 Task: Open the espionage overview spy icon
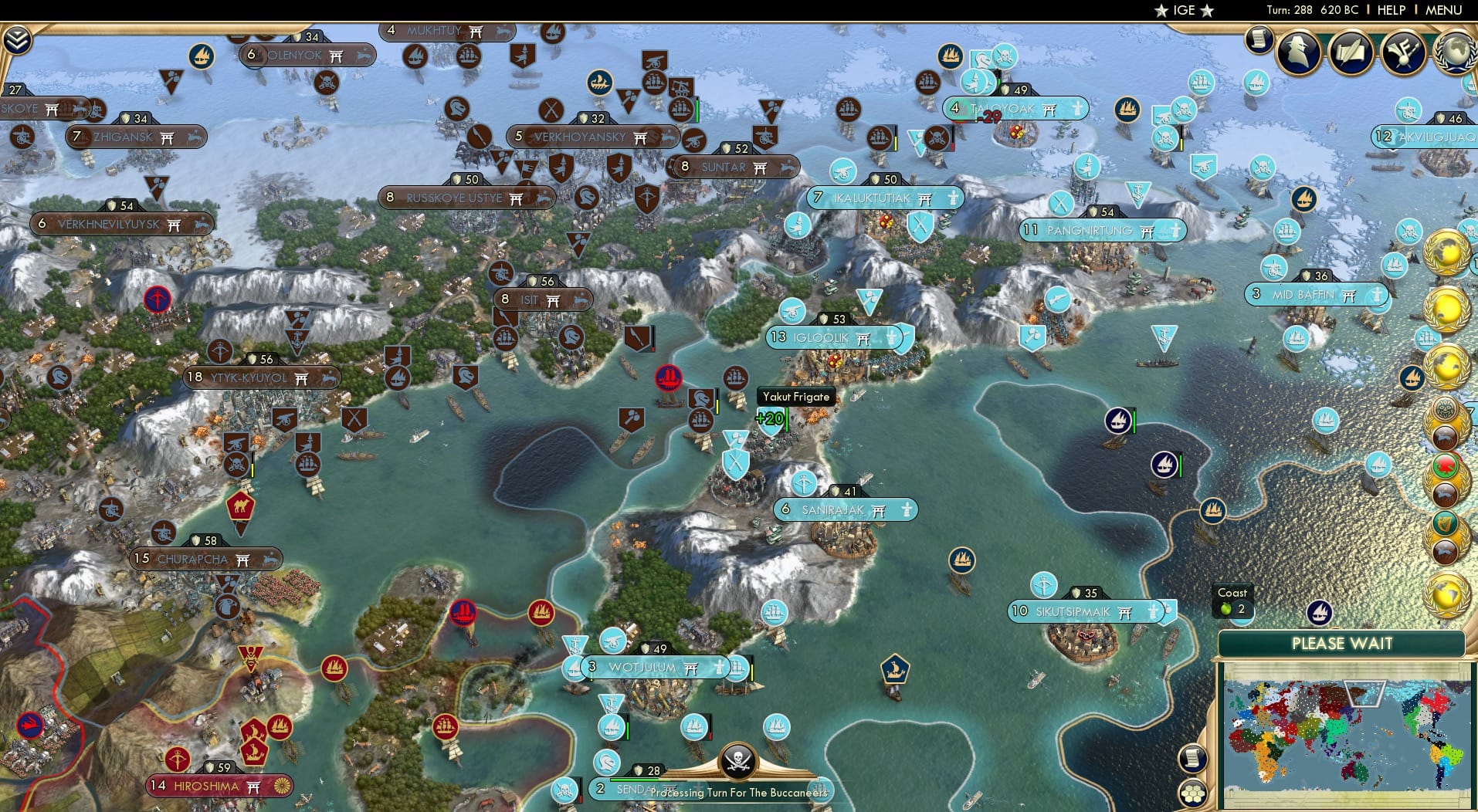1297,52
